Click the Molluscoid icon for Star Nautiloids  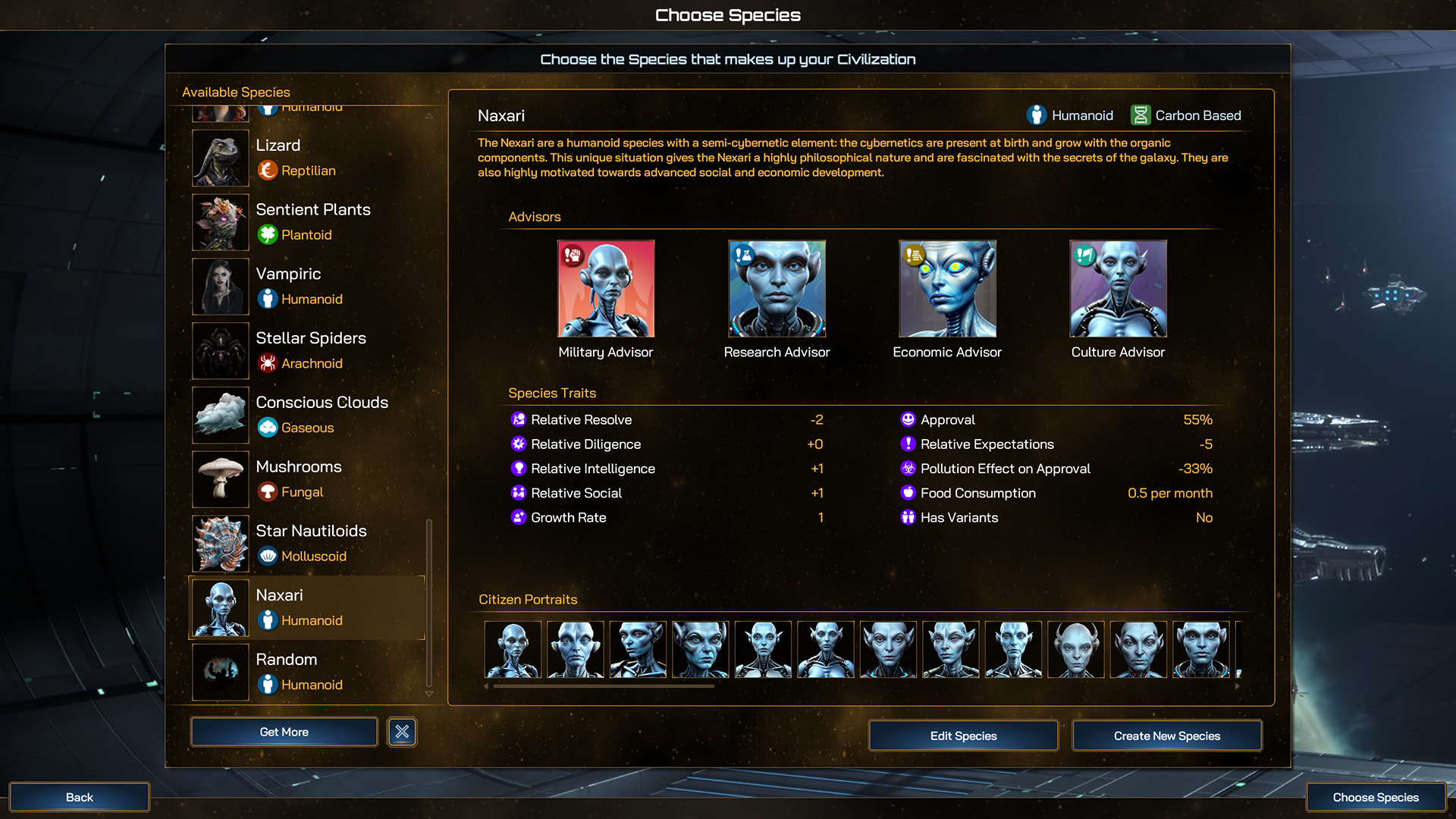267,556
